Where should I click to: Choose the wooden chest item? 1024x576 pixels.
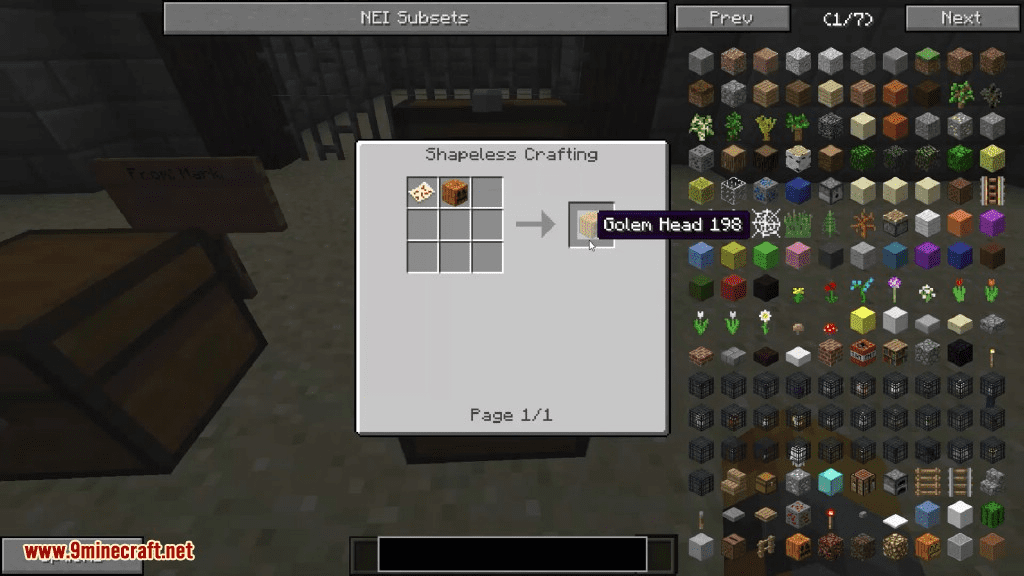click(766, 482)
